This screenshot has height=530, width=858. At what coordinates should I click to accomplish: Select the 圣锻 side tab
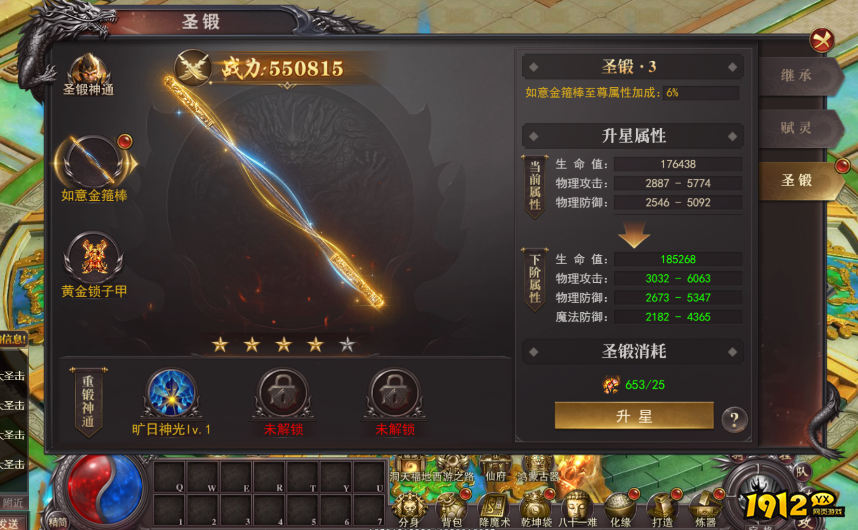[x=797, y=180]
